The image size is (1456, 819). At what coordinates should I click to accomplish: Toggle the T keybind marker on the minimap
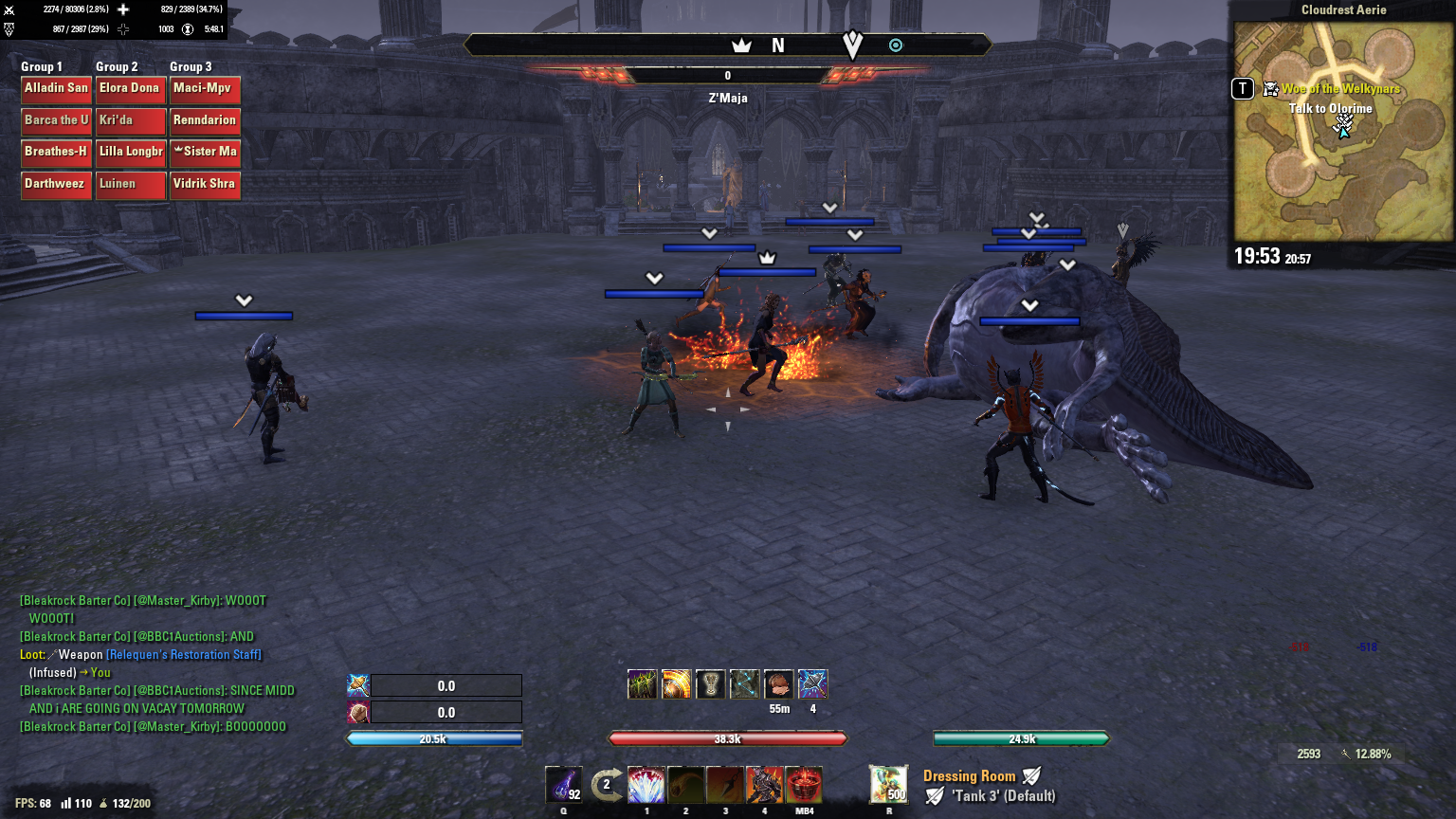tap(1242, 88)
